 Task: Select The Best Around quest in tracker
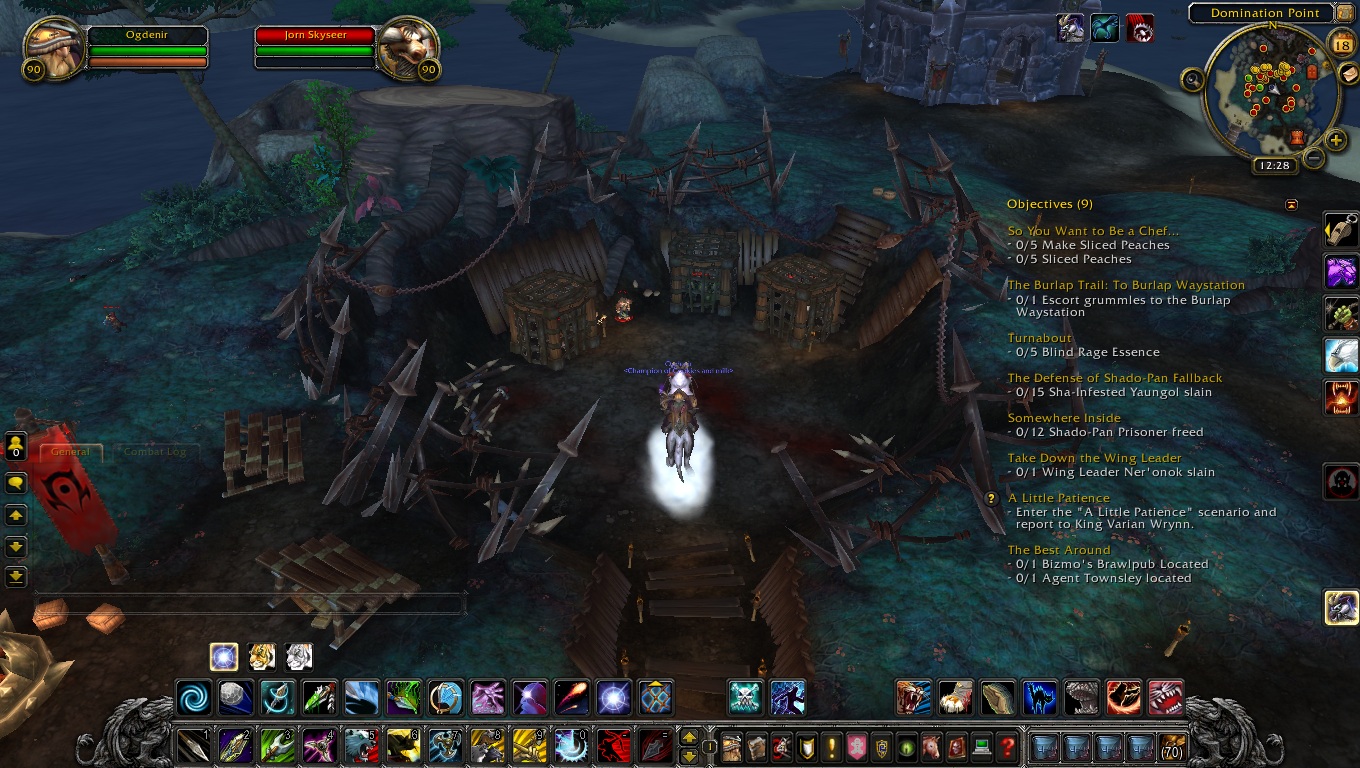click(1058, 550)
